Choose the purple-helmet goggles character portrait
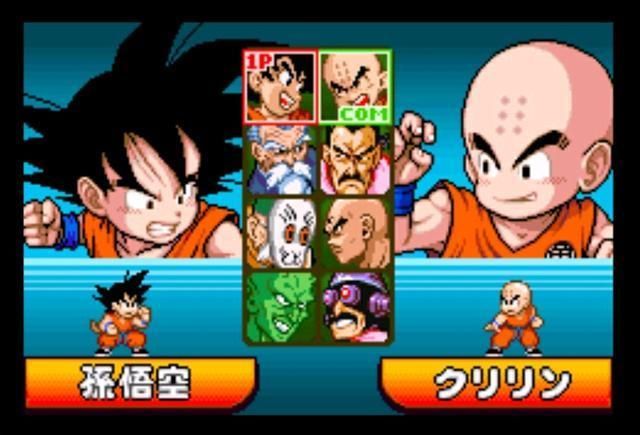Image resolution: width=640 pixels, height=435 pixels. (x=355, y=306)
